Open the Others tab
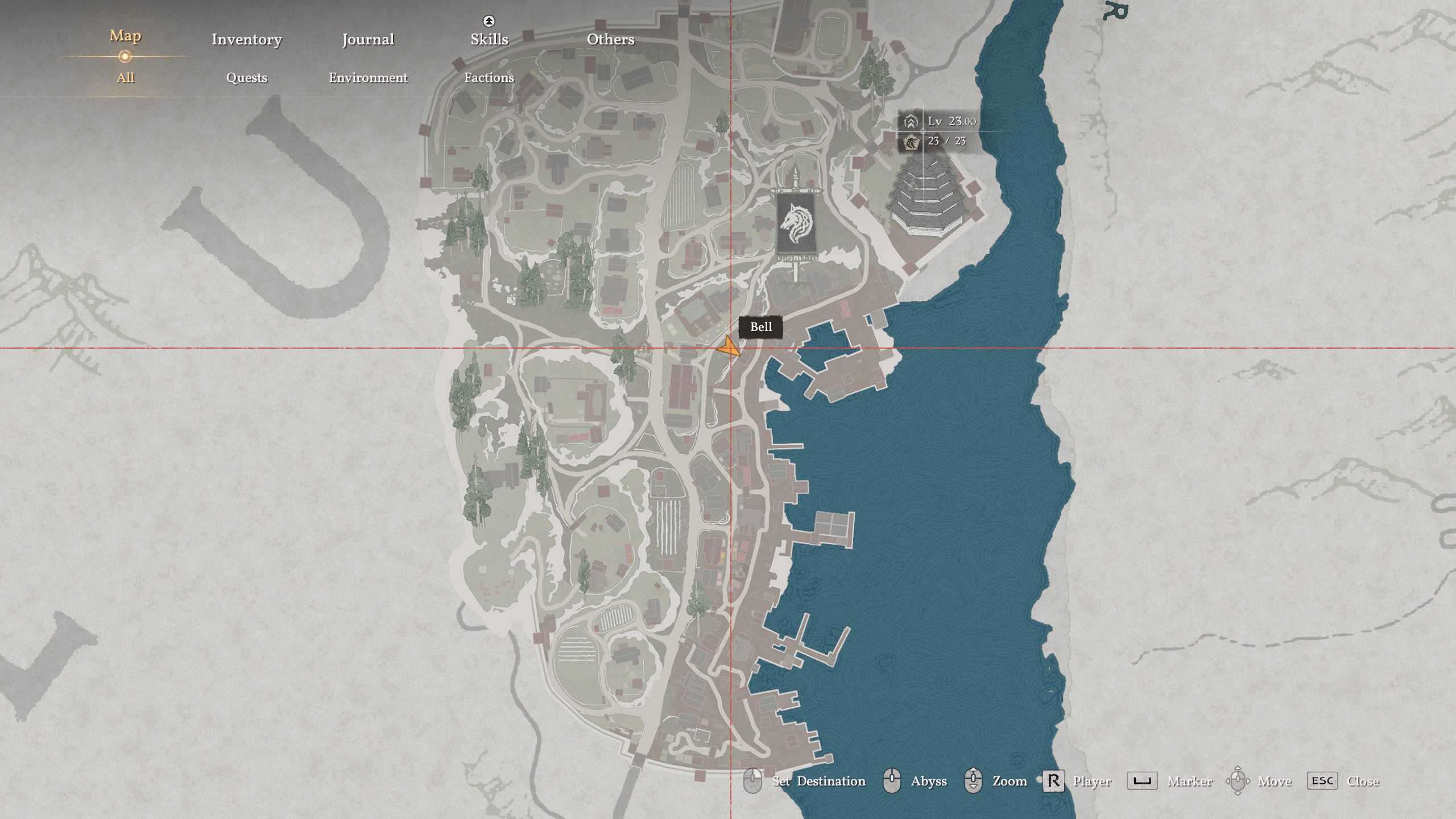 610,39
